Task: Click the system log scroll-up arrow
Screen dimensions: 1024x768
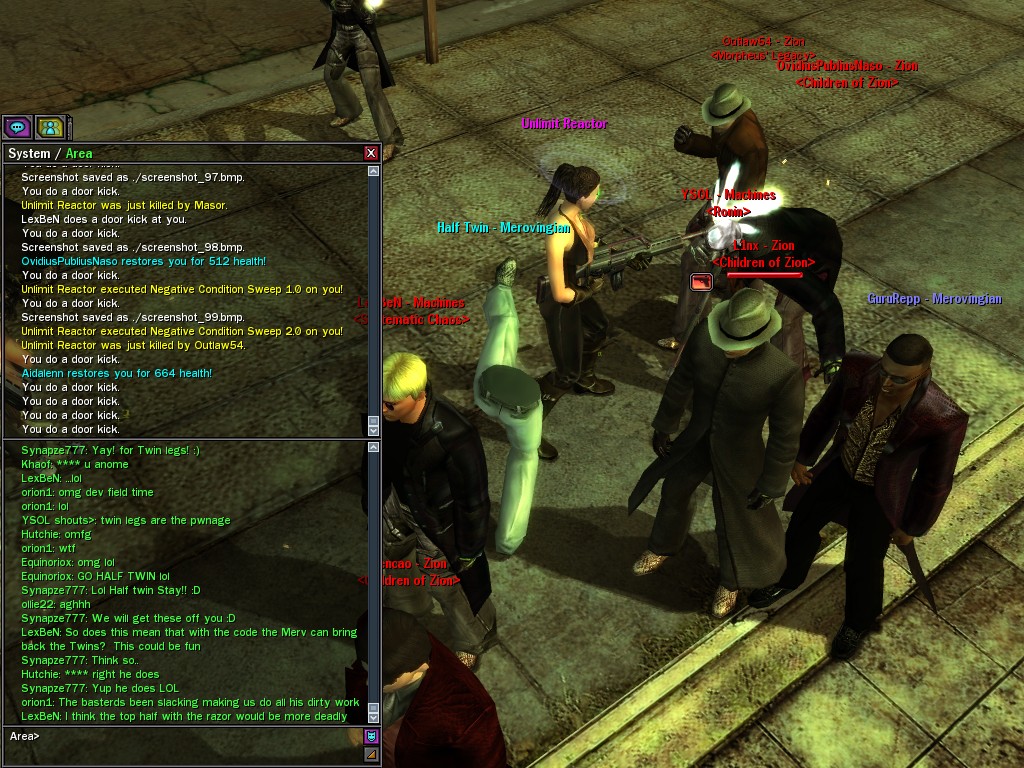Action: (374, 171)
